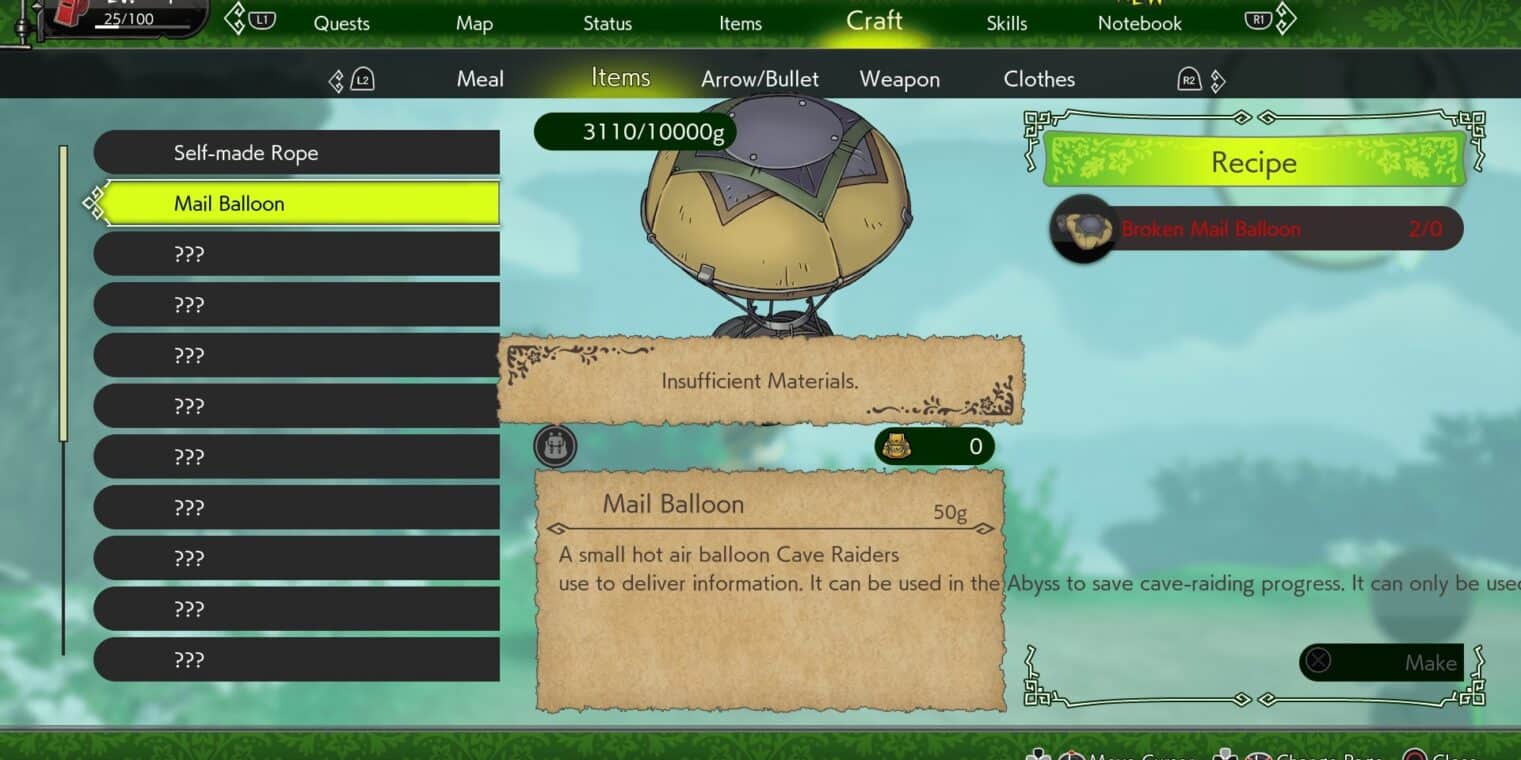Viewport: 1521px width, 760px height.
Task: Open the Quests tab
Action: [341, 23]
